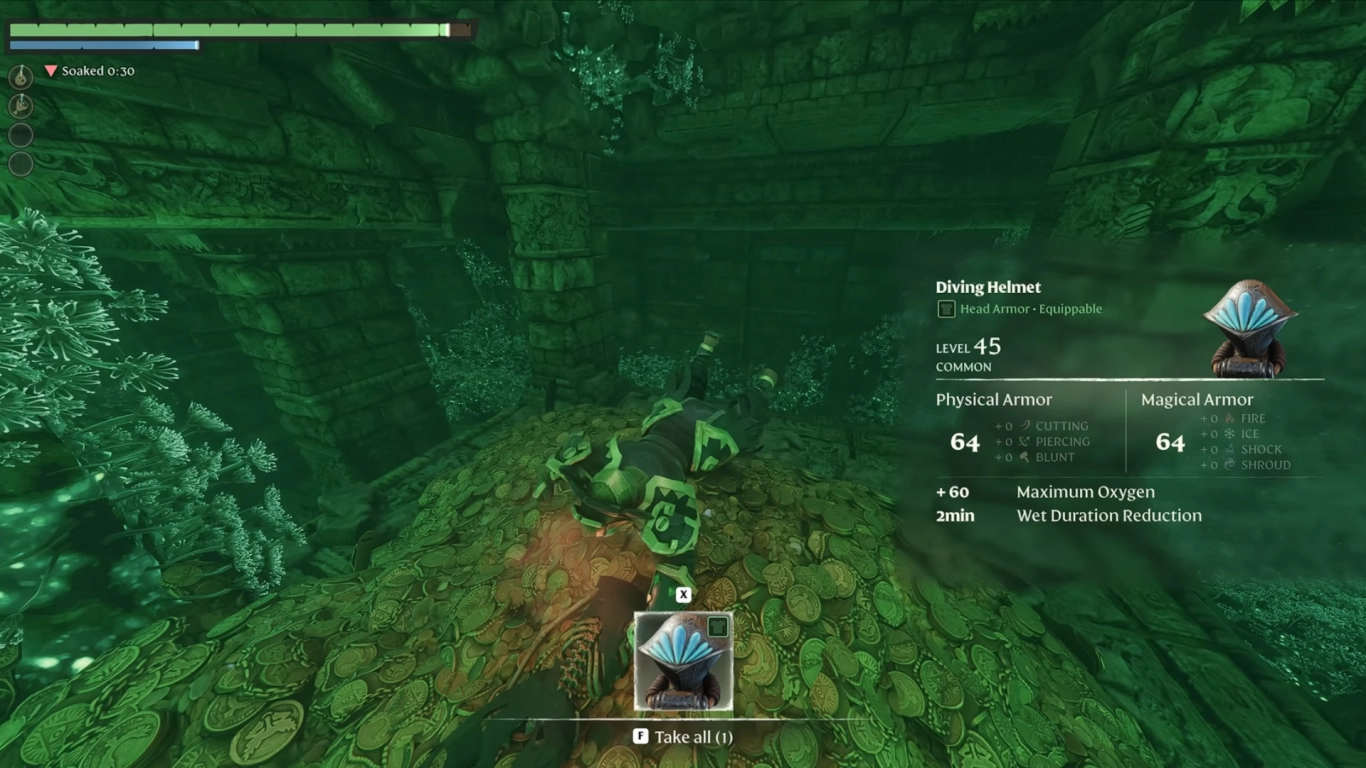Select the Ice resistance snowflake icon

coord(1229,434)
